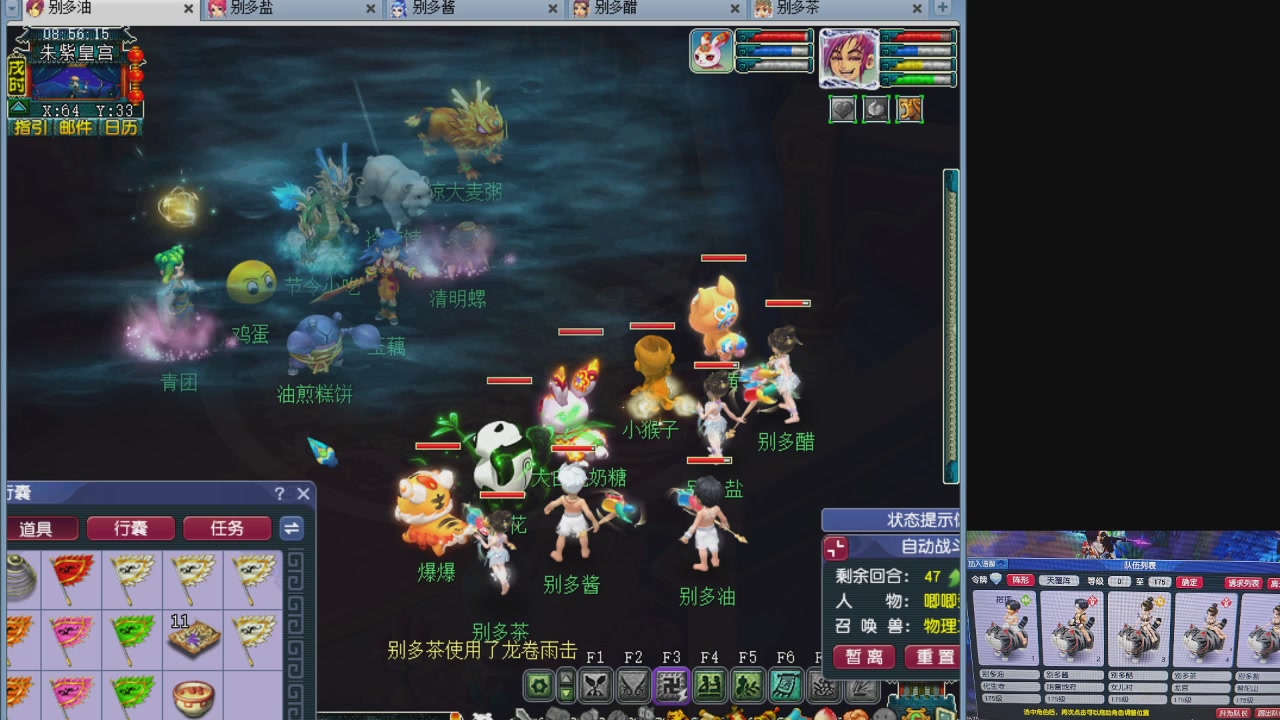Select the 别多盐 window tab at the top

click(x=250, y=8)
